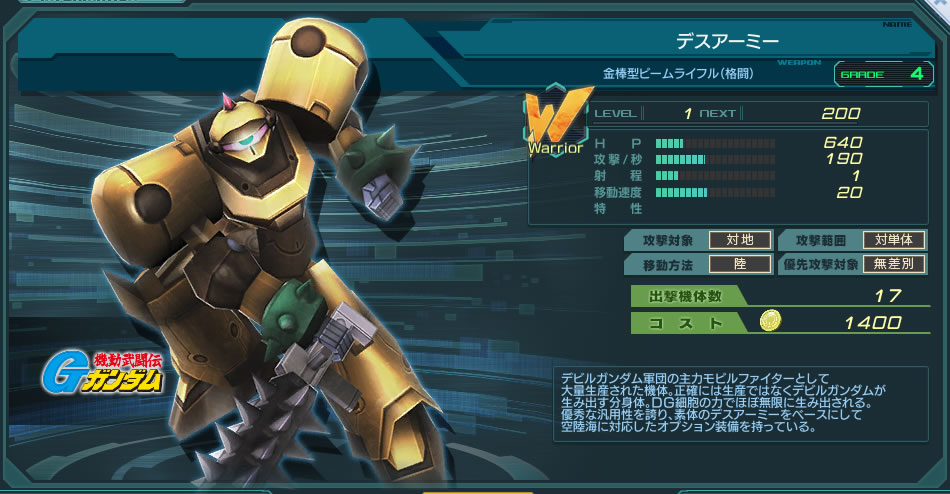Click the 対地 attack target tag
This screenshot has width=950, height=494.
(739, 240)
